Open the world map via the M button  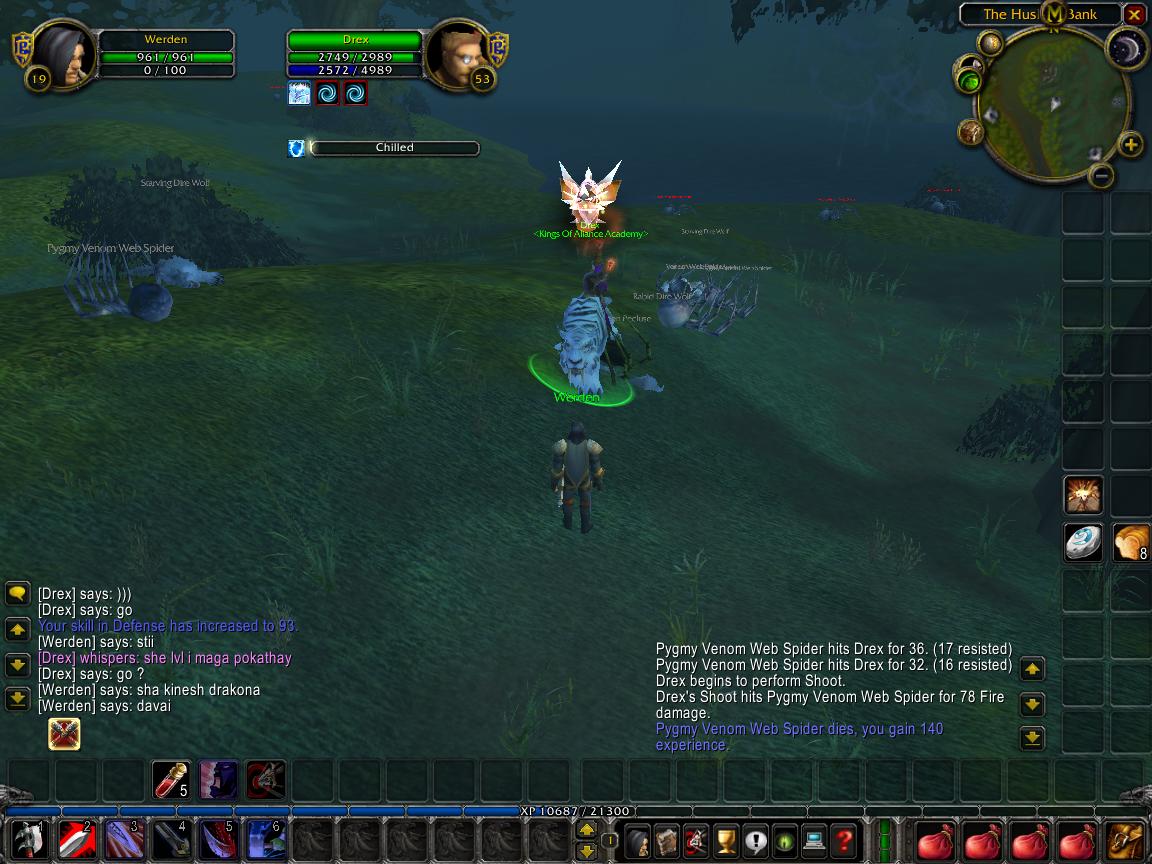[x=1054, y=13]
